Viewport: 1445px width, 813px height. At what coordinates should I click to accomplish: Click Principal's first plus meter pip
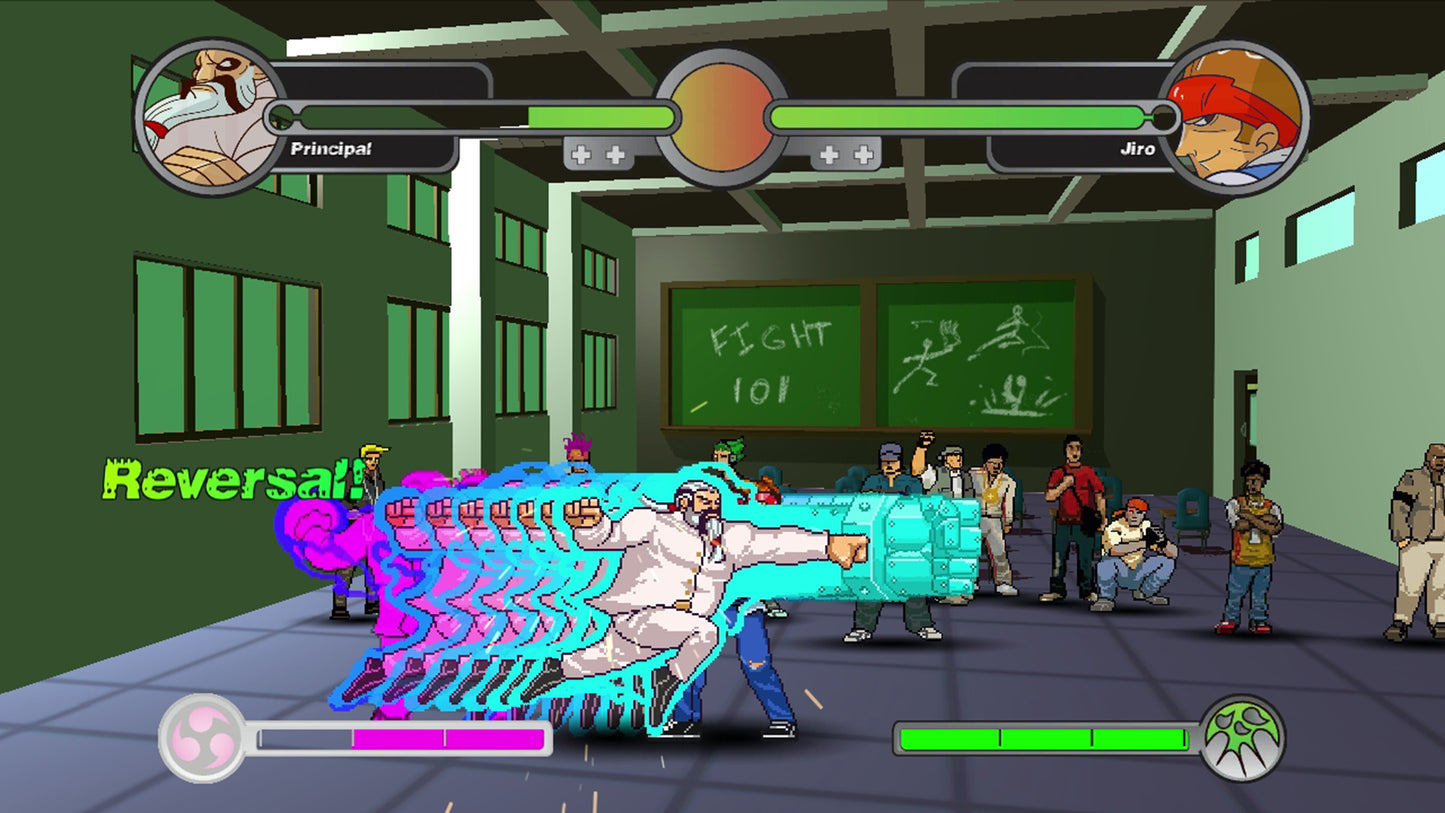pos(579,154)
